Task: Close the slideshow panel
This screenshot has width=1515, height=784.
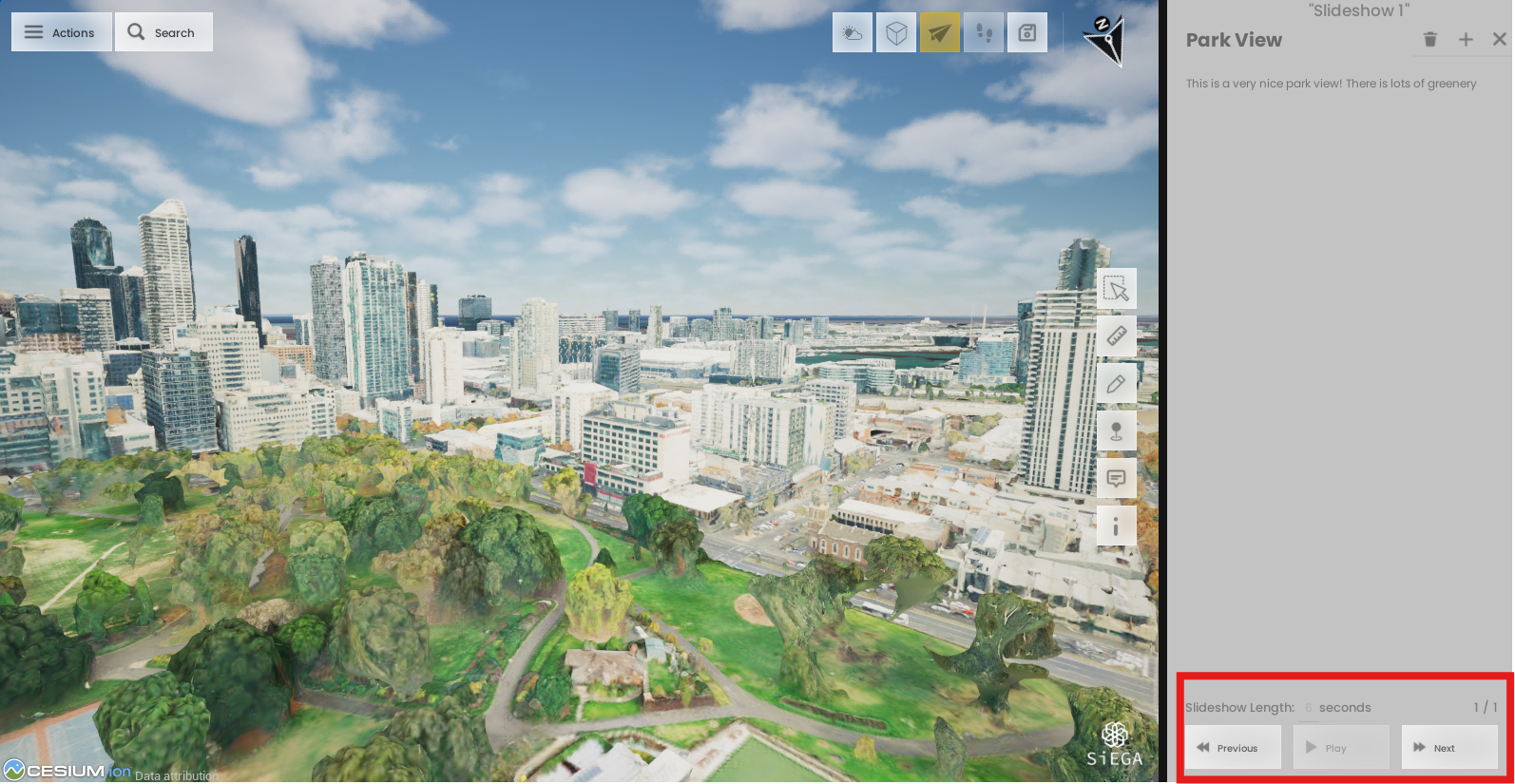Action: coord(1500,40)
